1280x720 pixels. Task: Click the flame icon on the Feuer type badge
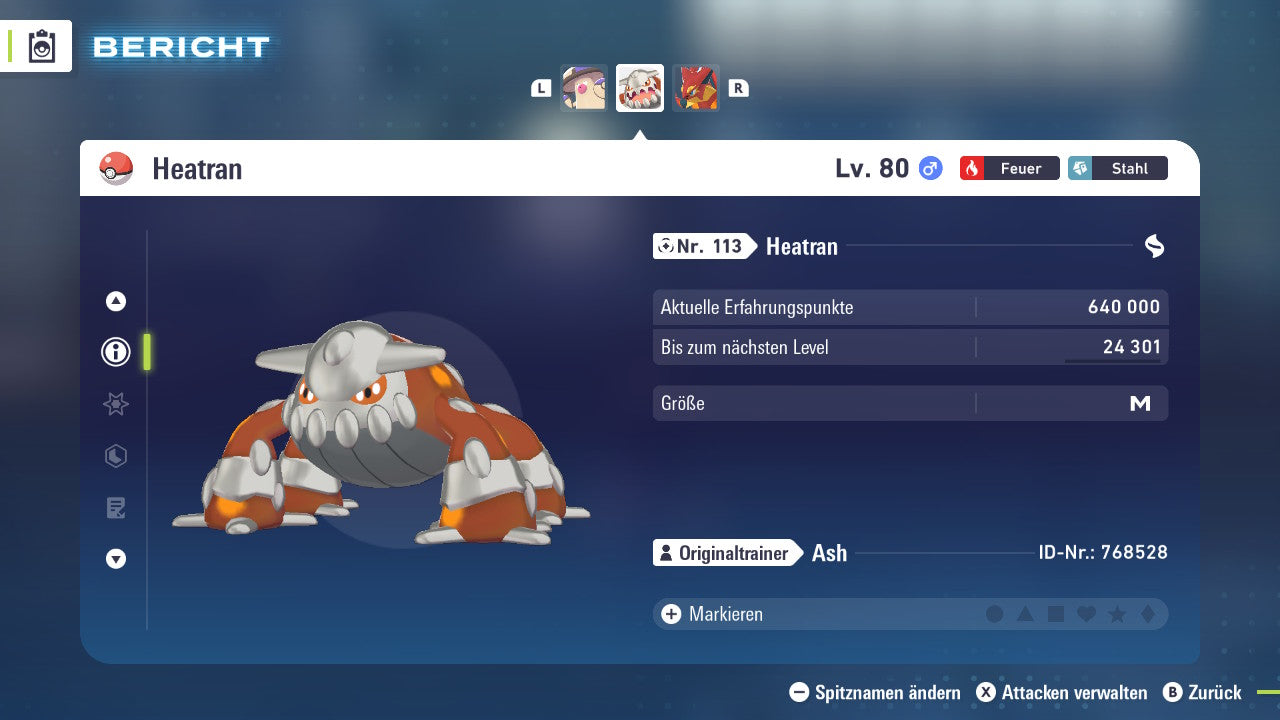click(x=973, y=168)
